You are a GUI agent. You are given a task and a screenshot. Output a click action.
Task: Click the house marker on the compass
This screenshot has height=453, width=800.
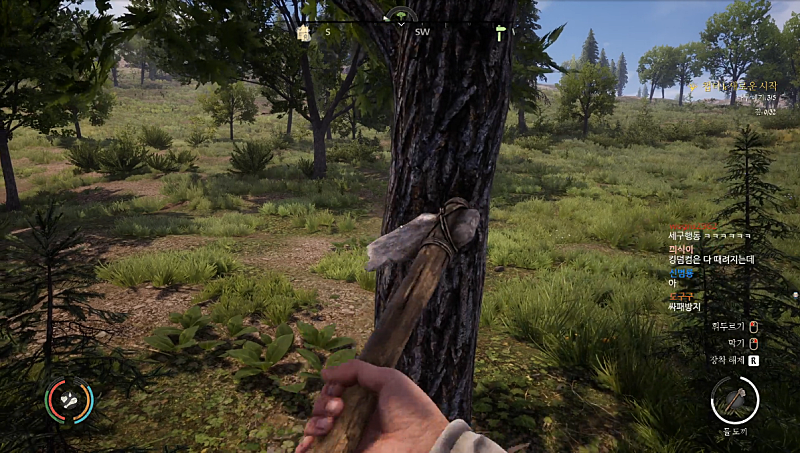tap(303, 33)
